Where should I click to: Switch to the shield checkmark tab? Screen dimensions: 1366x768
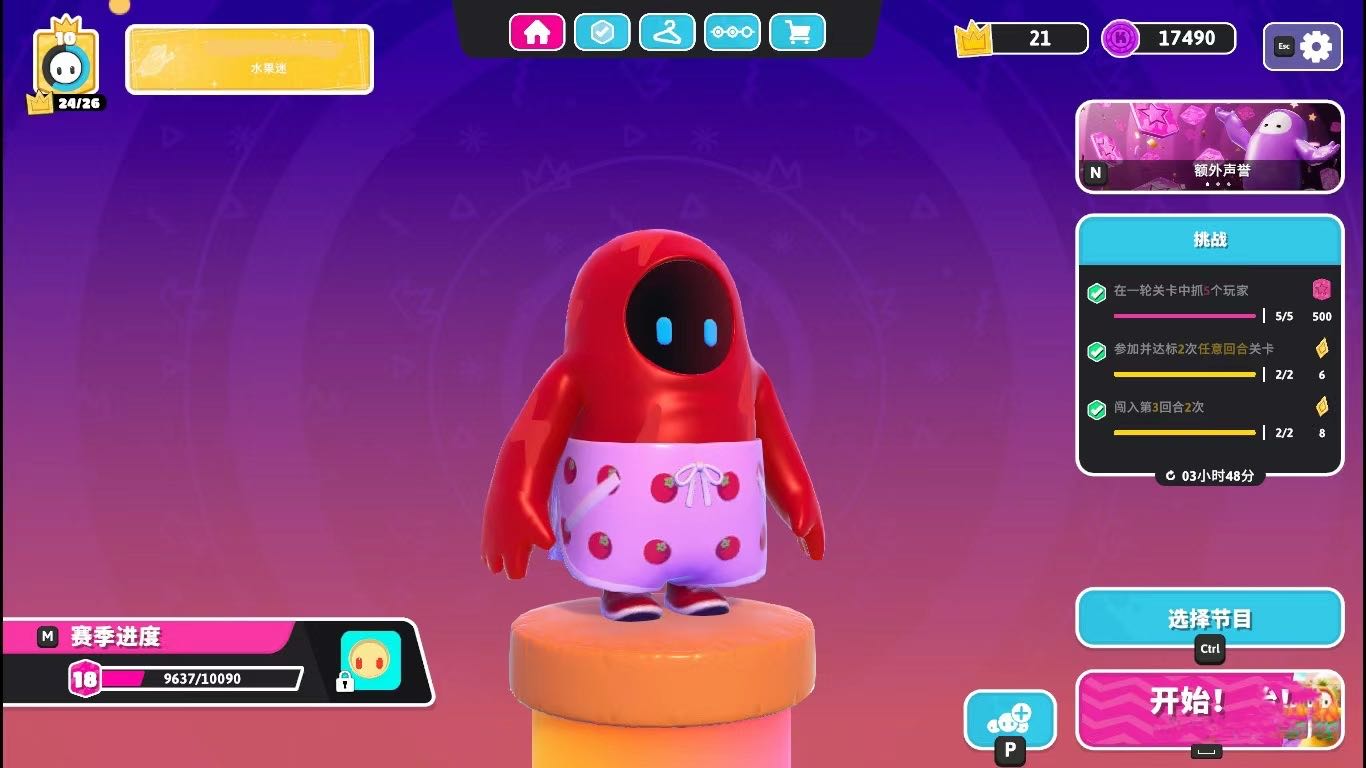(601, 33)
